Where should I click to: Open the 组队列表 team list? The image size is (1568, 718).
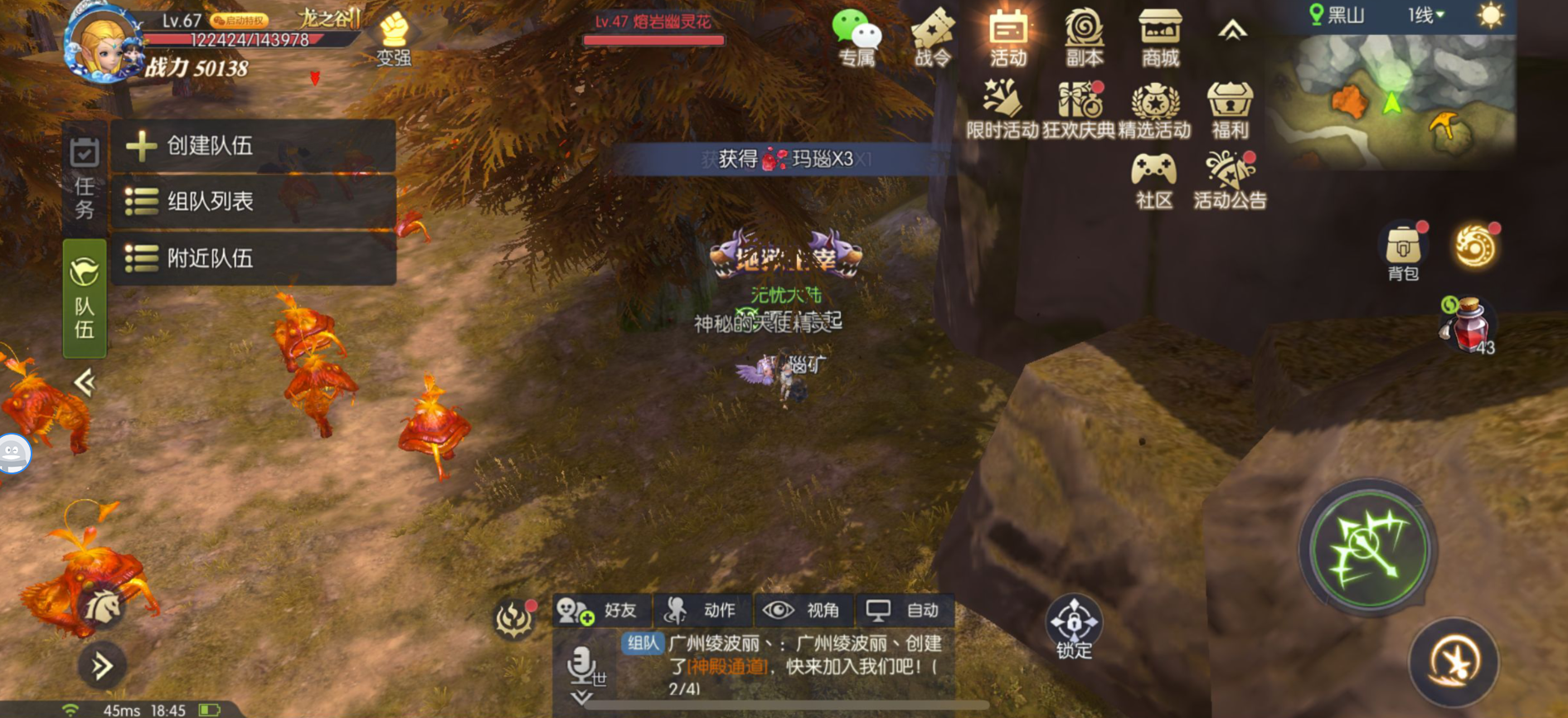pyautogui.click(x=253, y=201)
